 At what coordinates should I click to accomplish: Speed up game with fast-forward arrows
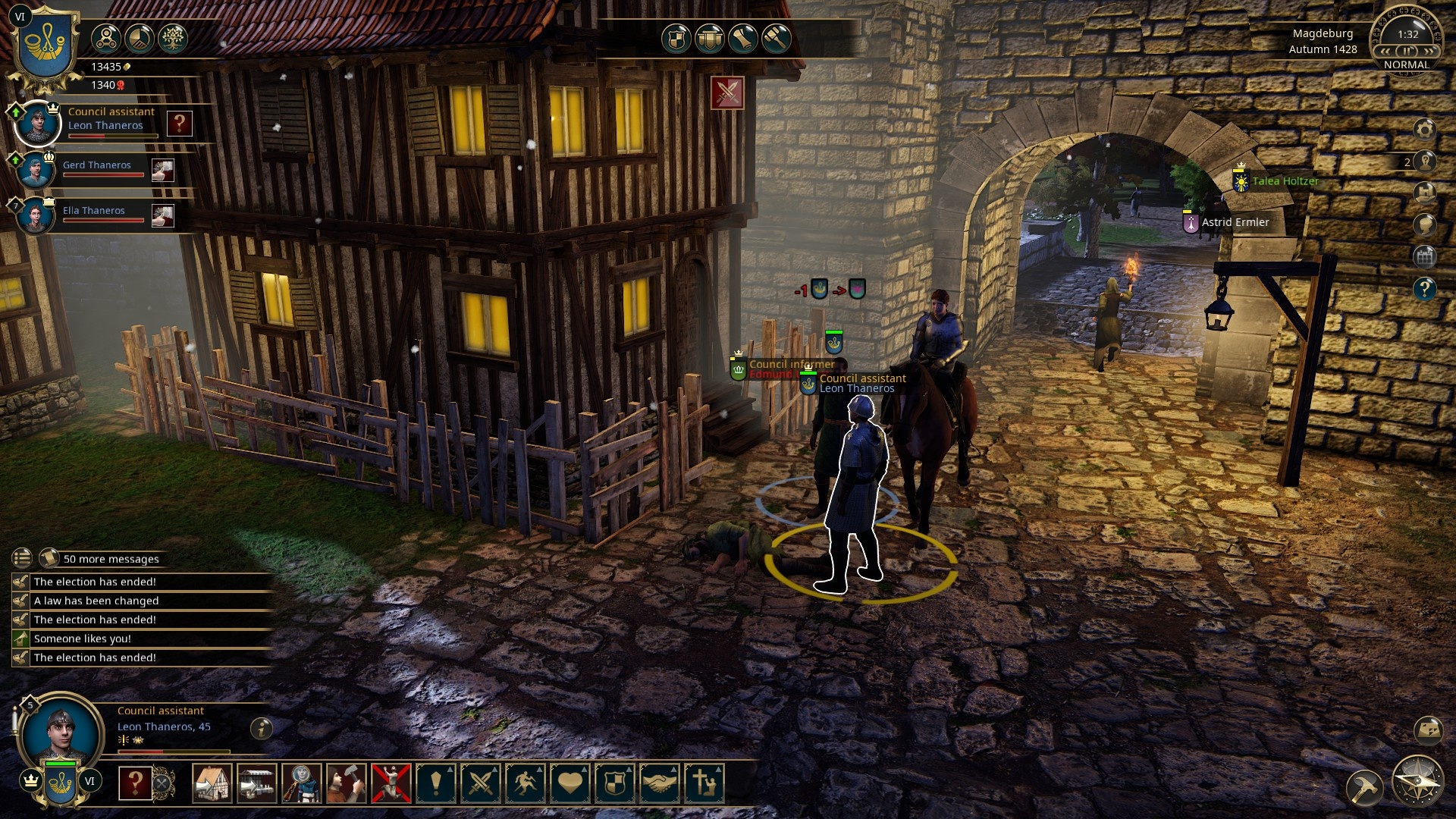1429,51
